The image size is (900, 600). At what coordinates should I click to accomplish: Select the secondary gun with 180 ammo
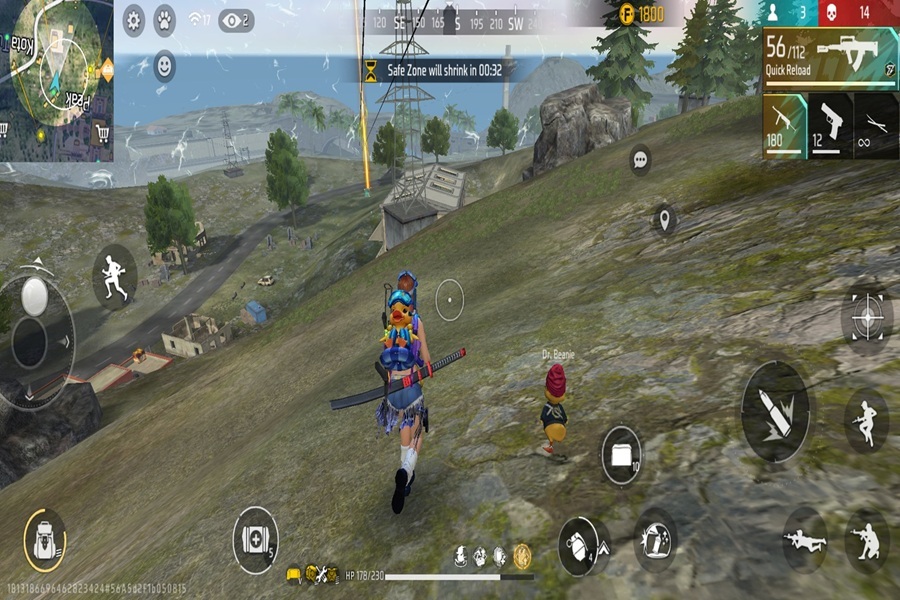point(784,126)
